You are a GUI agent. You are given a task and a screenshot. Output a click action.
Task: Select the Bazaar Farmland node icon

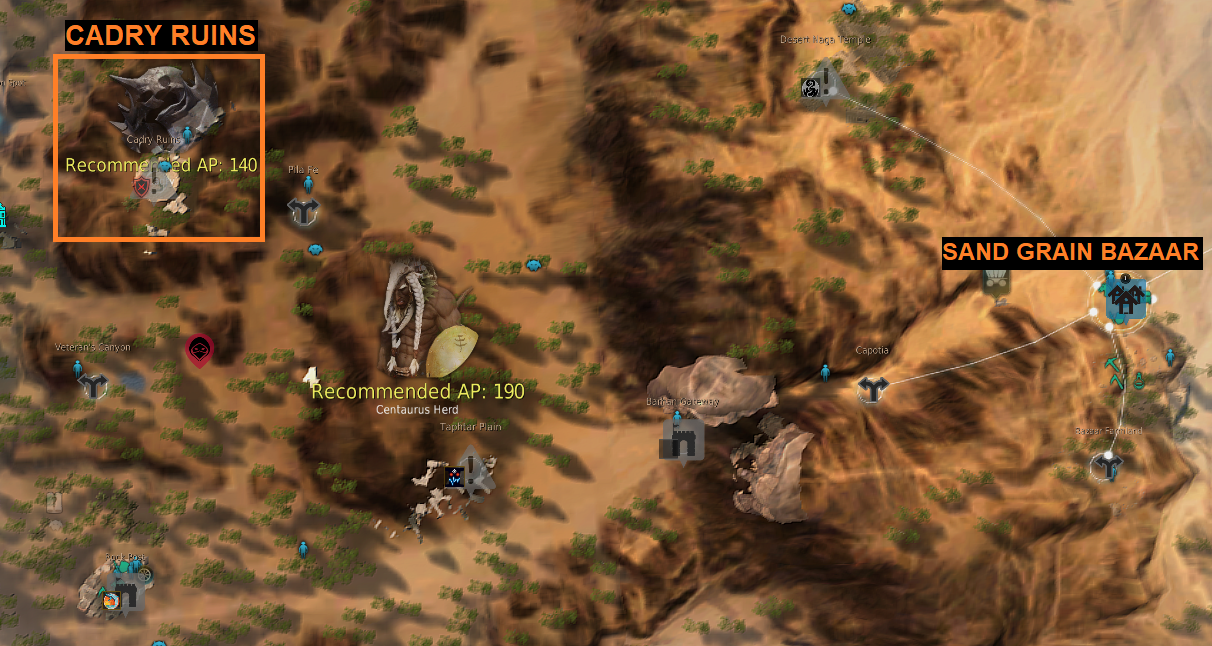pos(1108,465)
